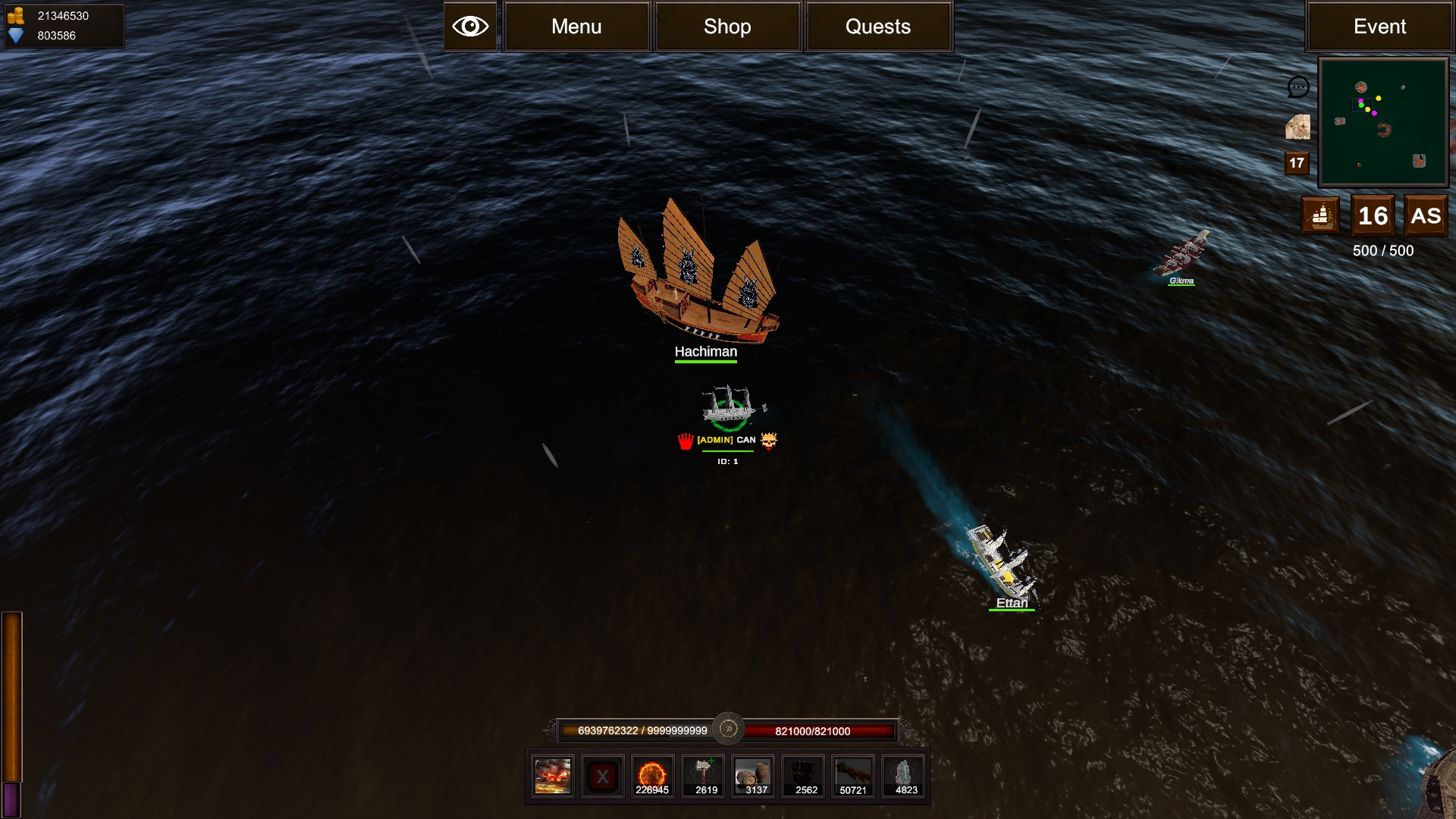Click the AS button
The image size is (1456, 819).
coord(1426,216)
